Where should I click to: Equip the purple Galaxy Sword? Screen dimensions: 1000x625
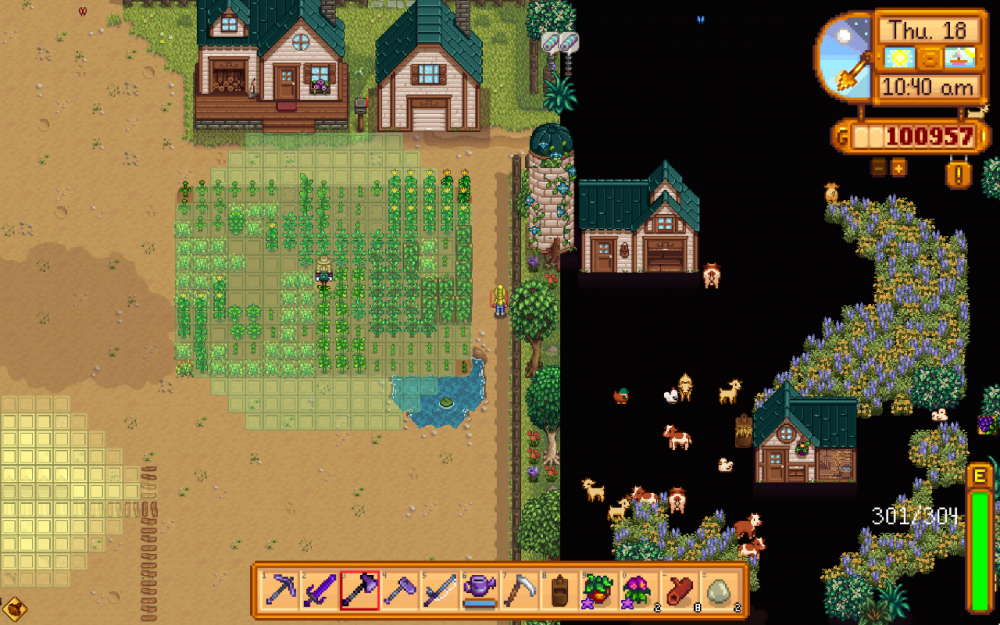point(320,591)
